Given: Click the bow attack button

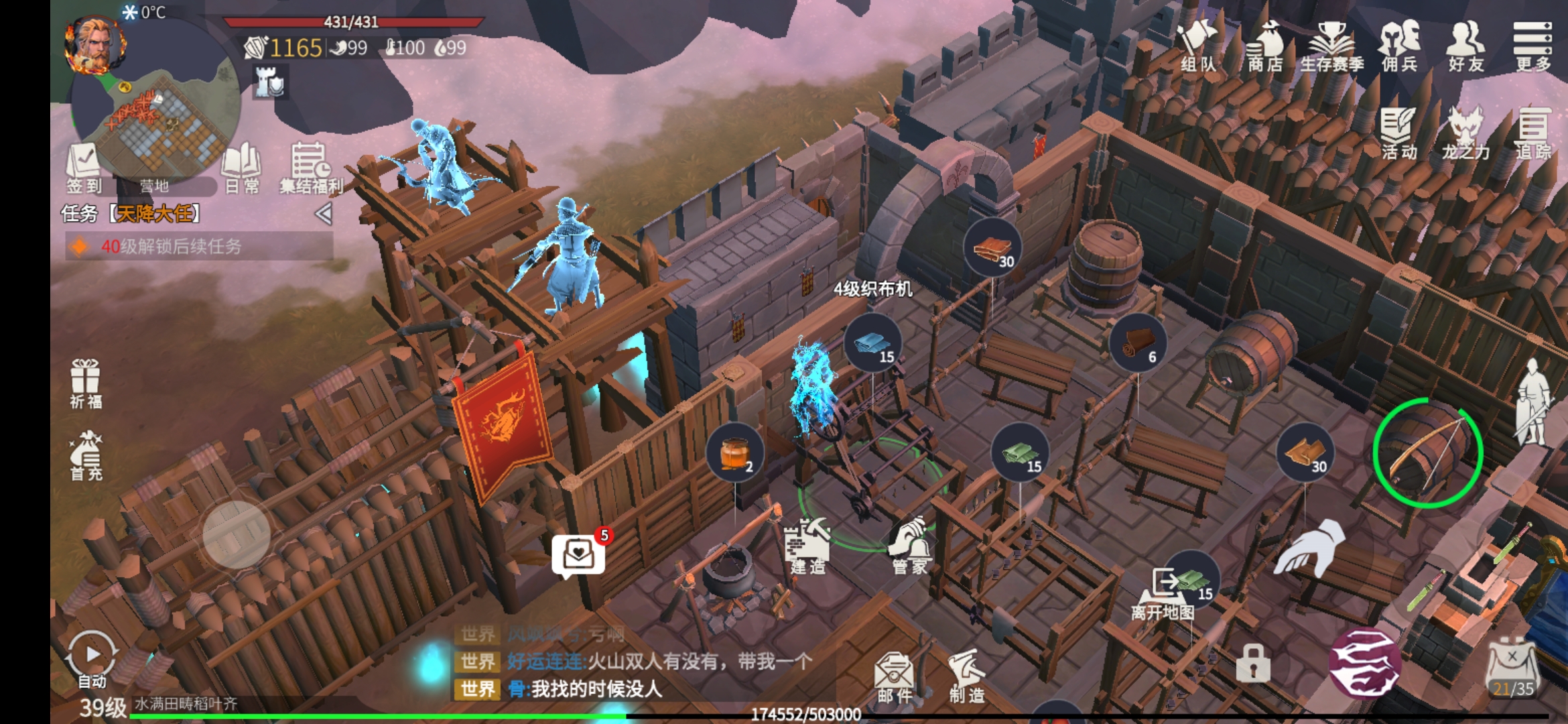Looking at the screenshot, I should pos(1427,452).
